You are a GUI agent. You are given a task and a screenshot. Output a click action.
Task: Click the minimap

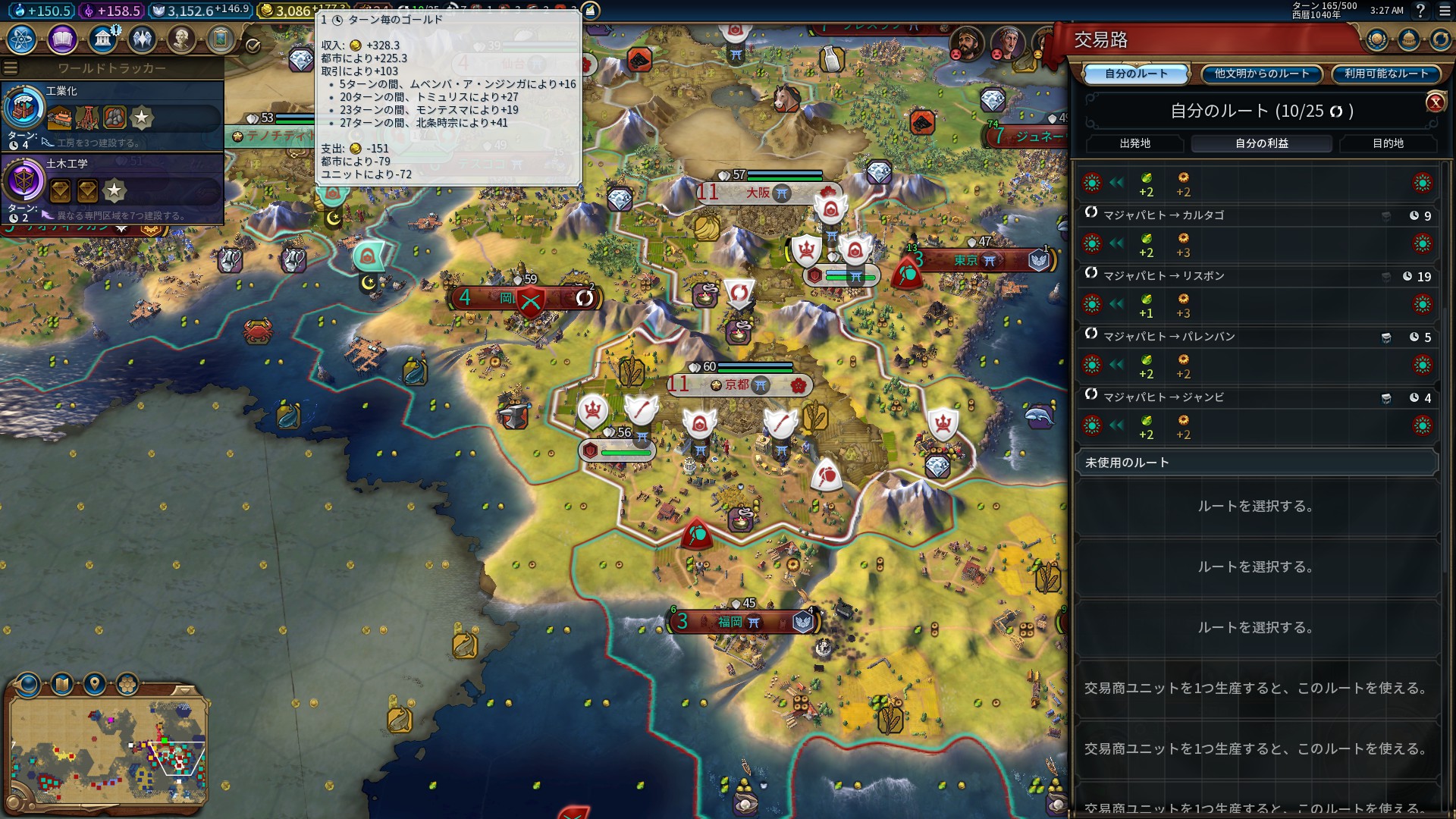pyautogui.click(x=108, y=749)
